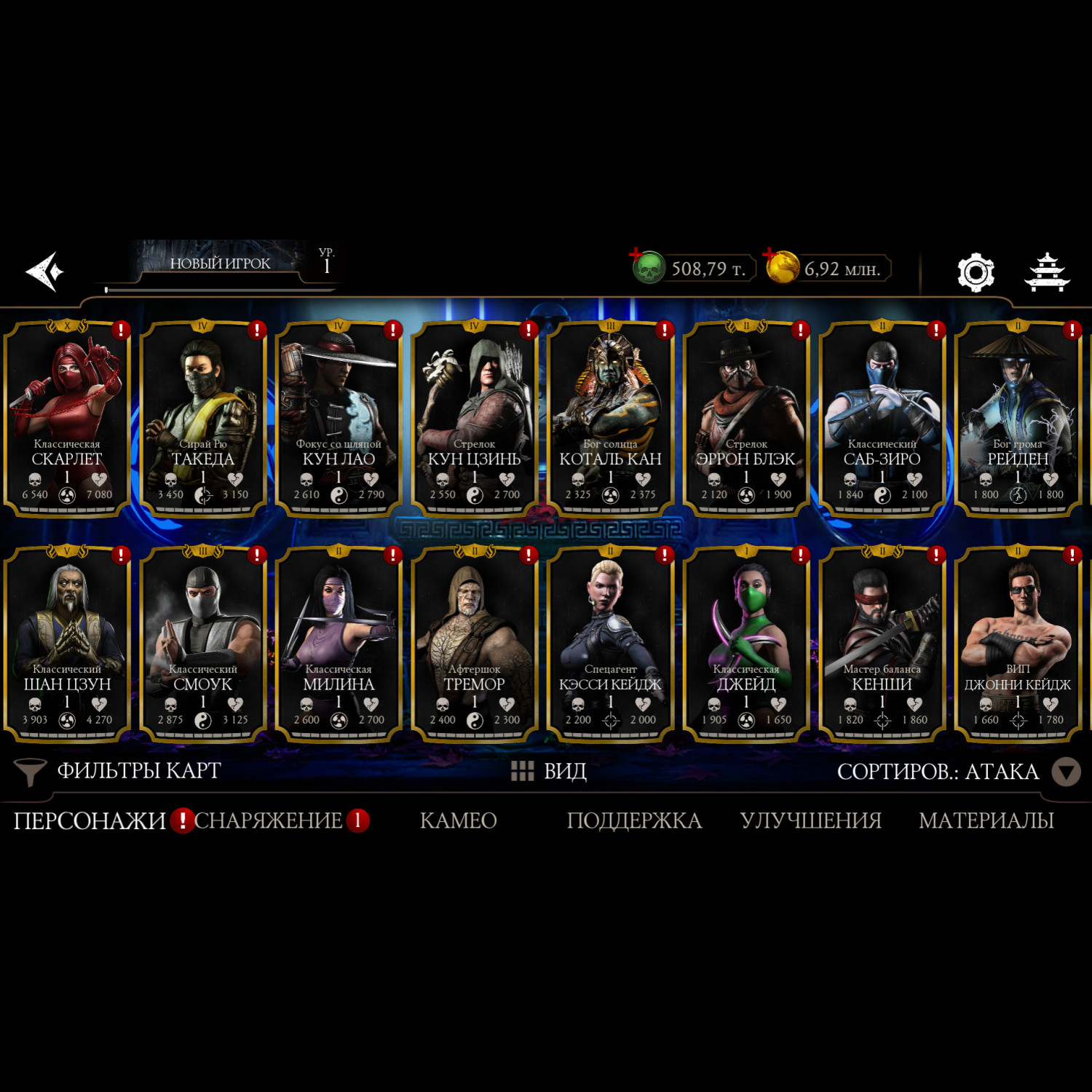The width and height of the screenshot is (1092, 1092).
Task: Pick the Классический Саб-Зиро card
Action: 882,419
